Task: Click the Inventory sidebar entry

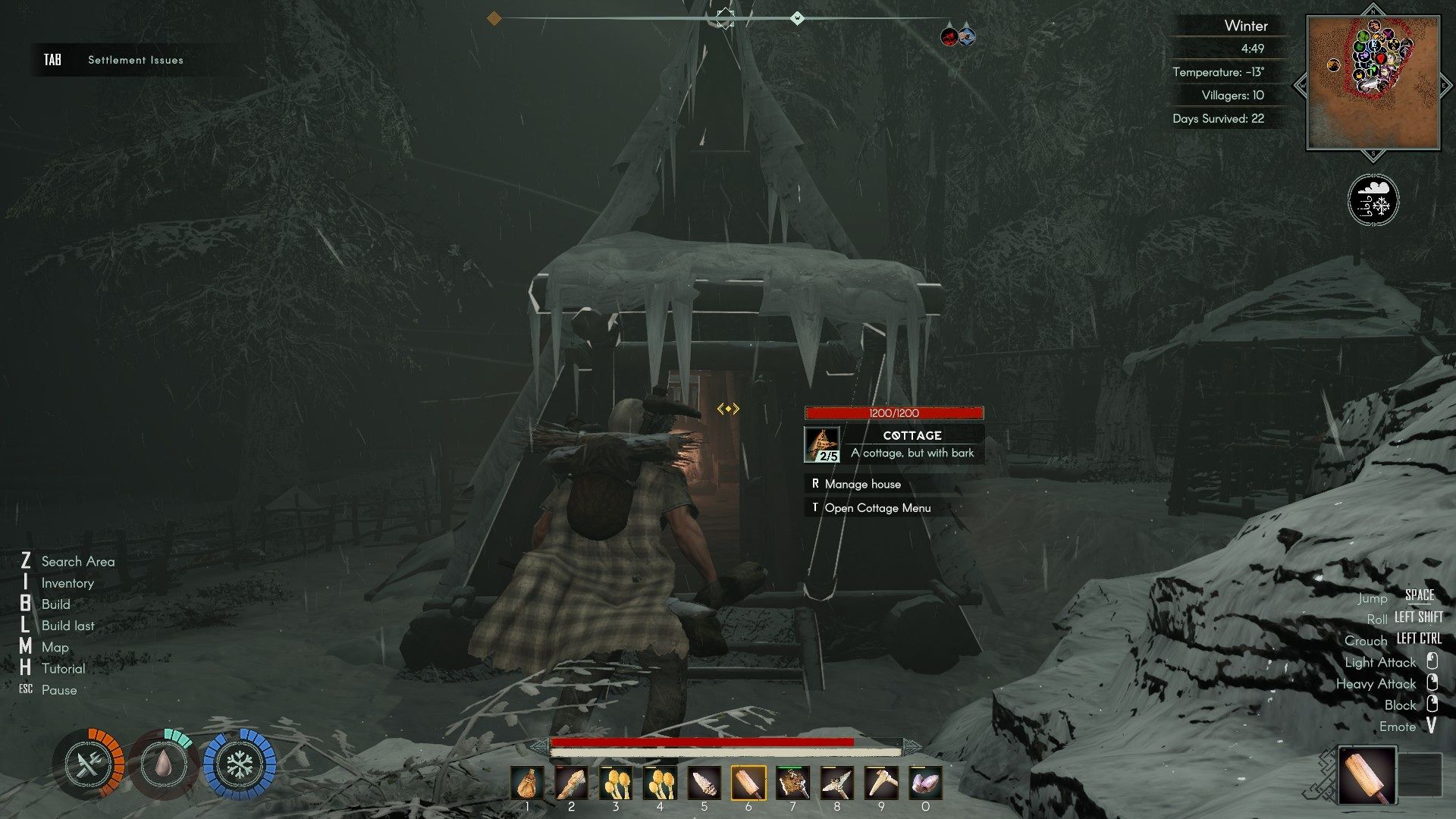Action: [67, 582]
